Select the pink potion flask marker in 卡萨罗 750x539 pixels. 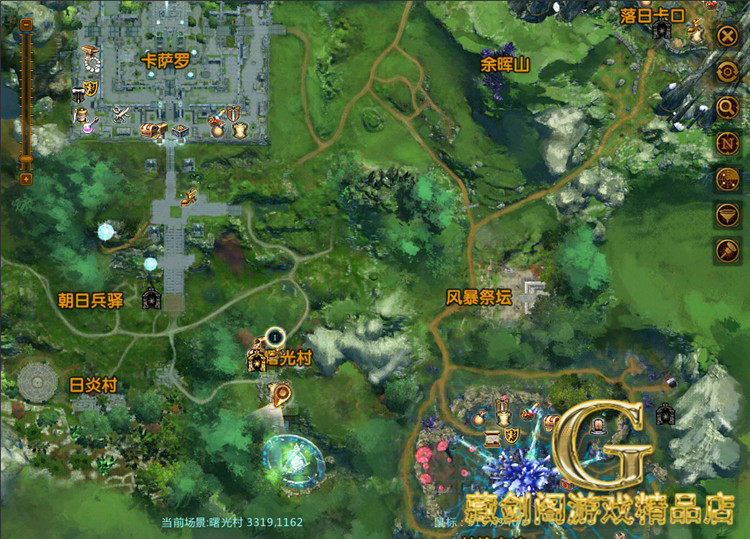pyautogui.click(x=87, y=126)
